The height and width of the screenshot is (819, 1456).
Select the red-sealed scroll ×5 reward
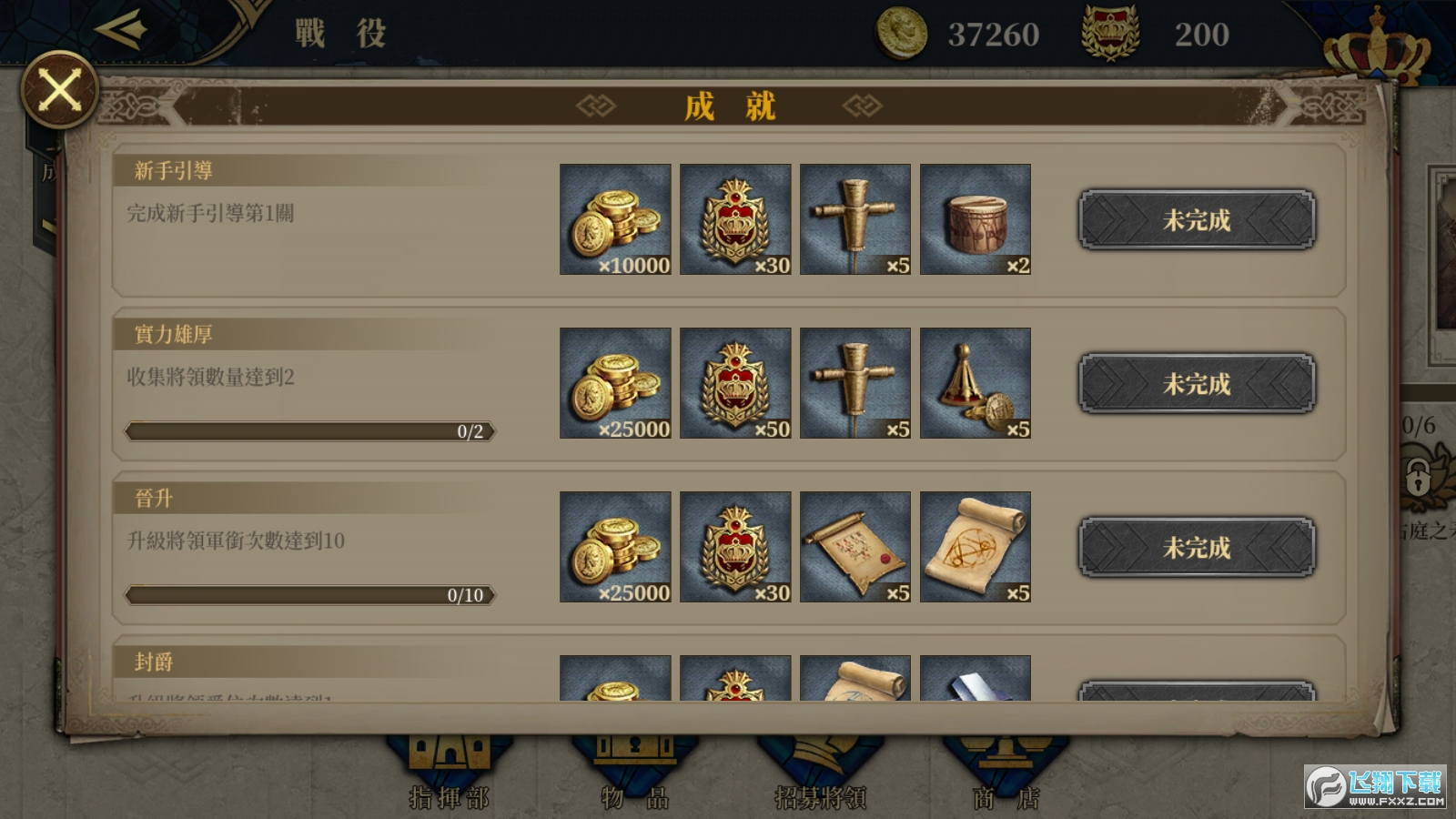pos(854,547)
